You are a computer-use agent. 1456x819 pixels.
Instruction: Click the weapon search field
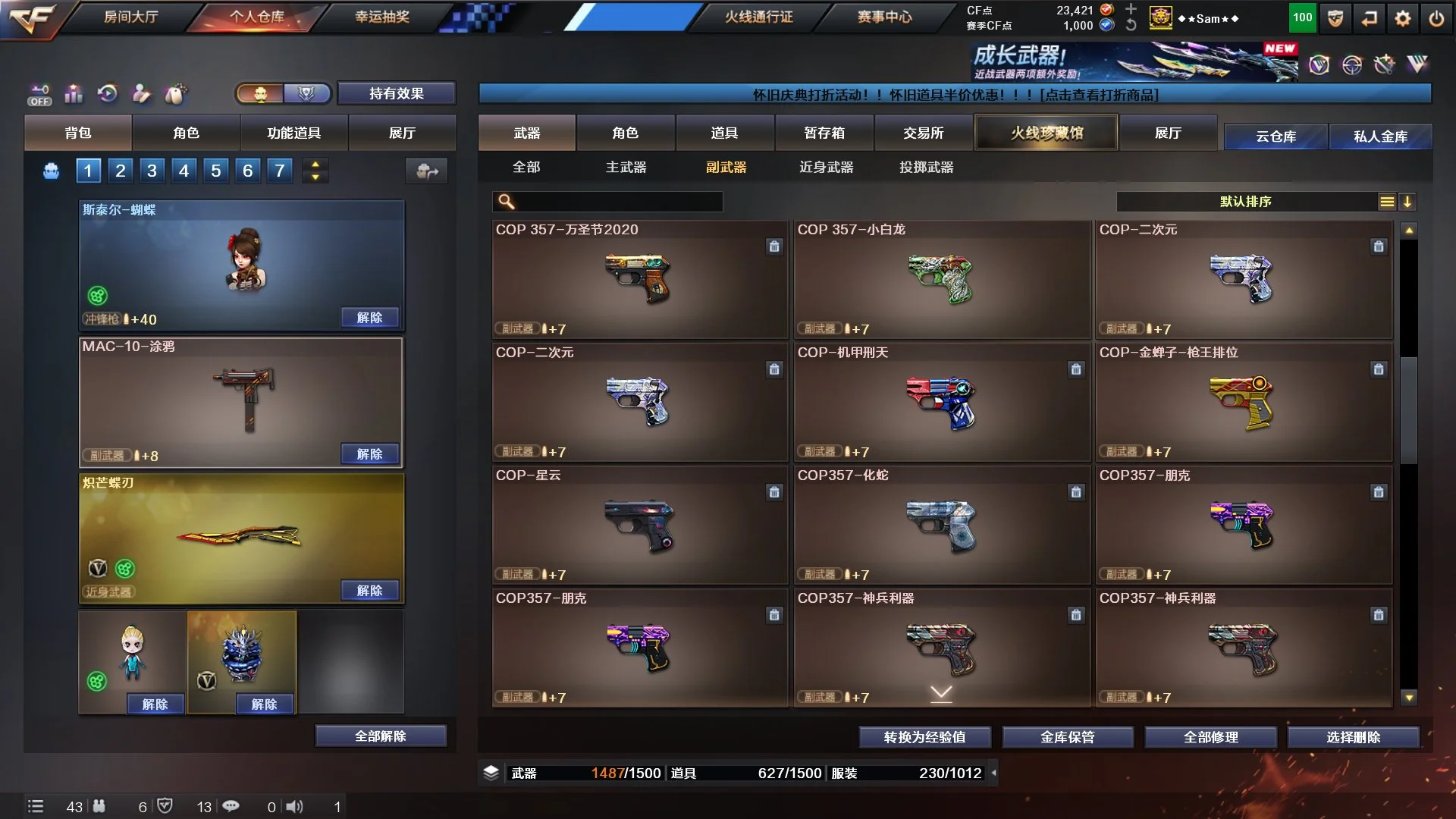click(x=616, y=202)
